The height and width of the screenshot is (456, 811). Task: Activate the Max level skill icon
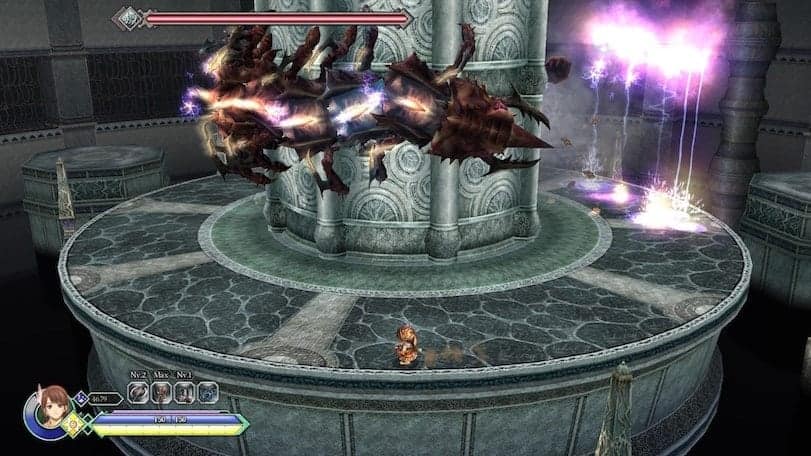pyautogui.click(x=161, y=394)
